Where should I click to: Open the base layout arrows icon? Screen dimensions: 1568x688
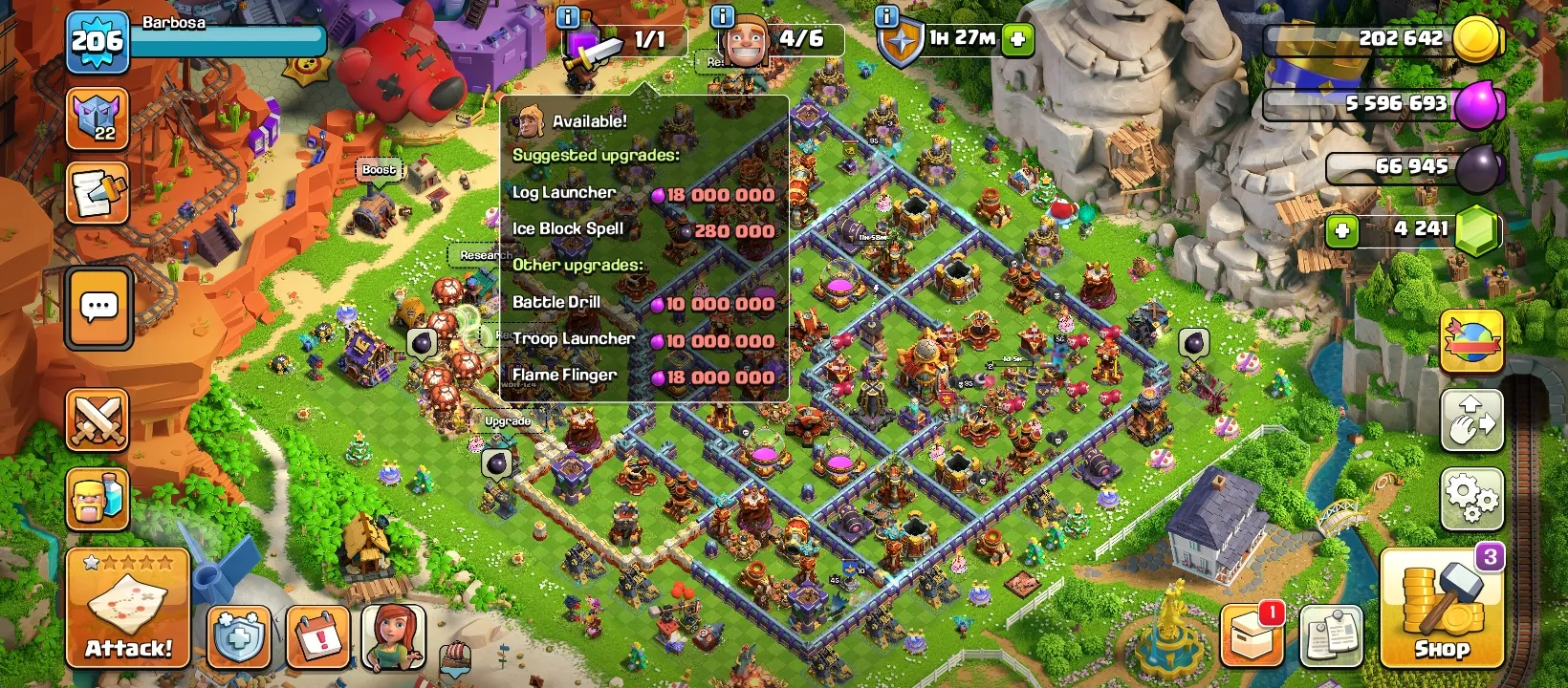pyautogui.click(x=1471, y=420)
